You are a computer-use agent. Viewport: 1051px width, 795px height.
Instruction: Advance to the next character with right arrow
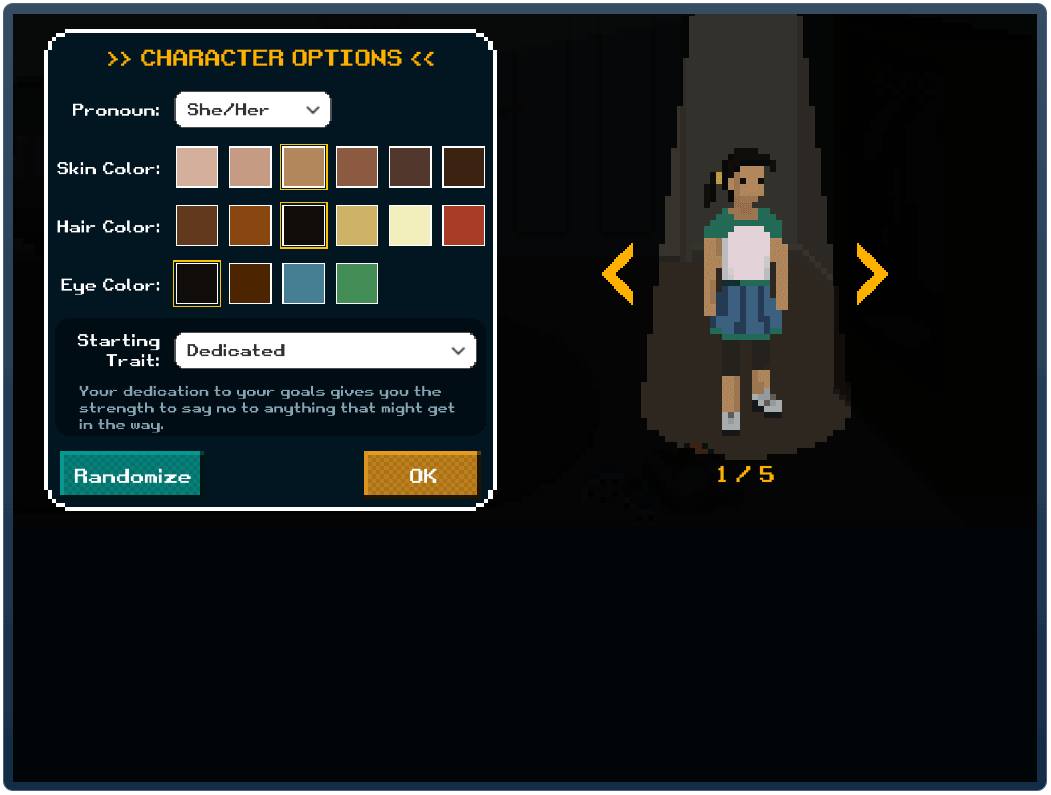[x=871, y=274]
